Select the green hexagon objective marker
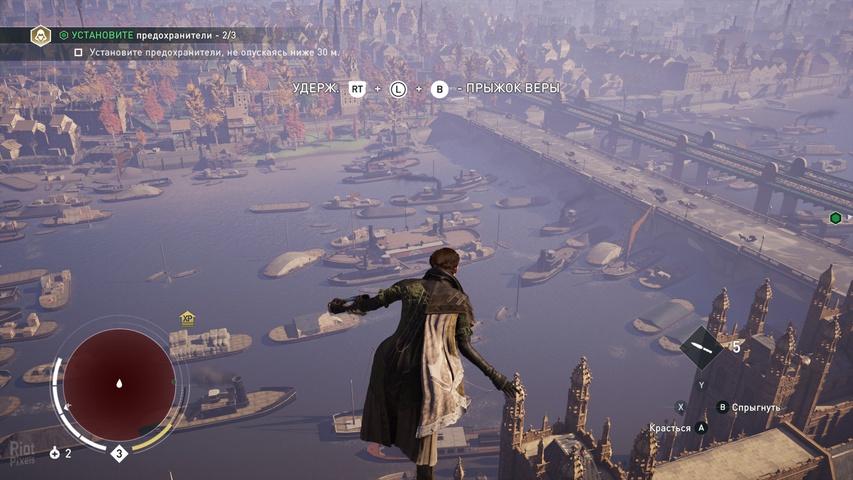Screen dimensions: 853x480 835,218
